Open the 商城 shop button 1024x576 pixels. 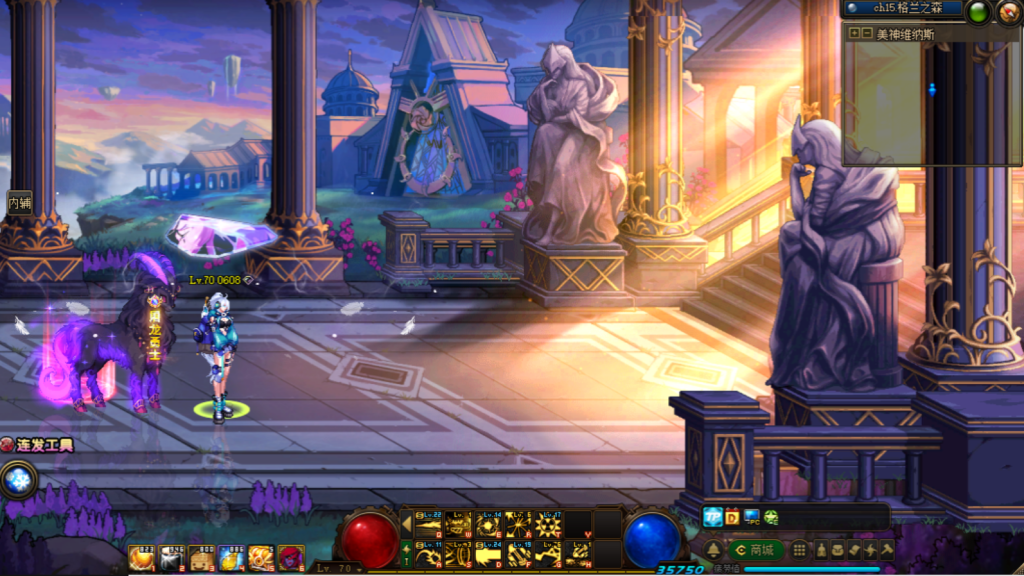tap(755, 550)
